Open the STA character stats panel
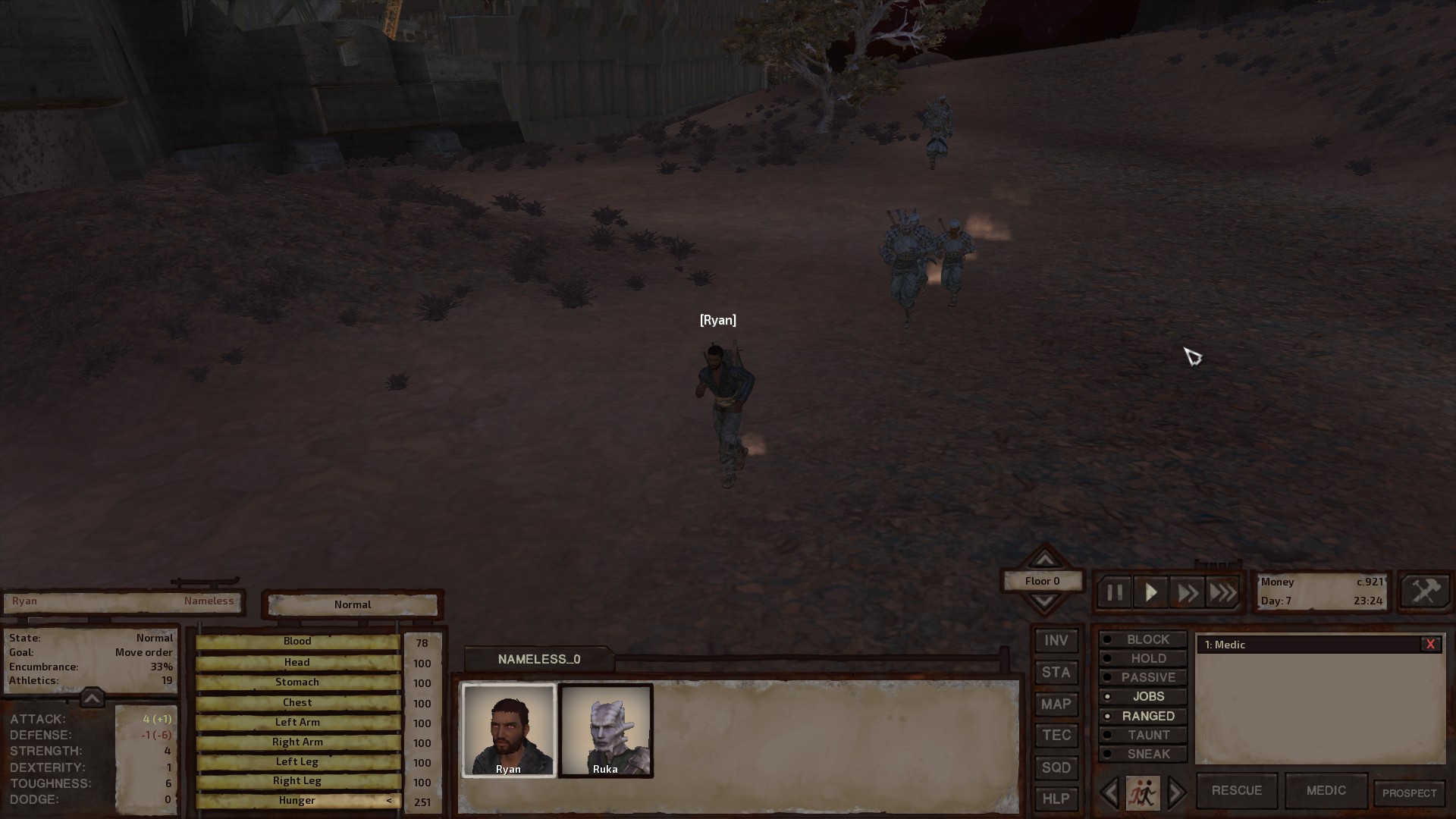 click(x=1055, y=672)
